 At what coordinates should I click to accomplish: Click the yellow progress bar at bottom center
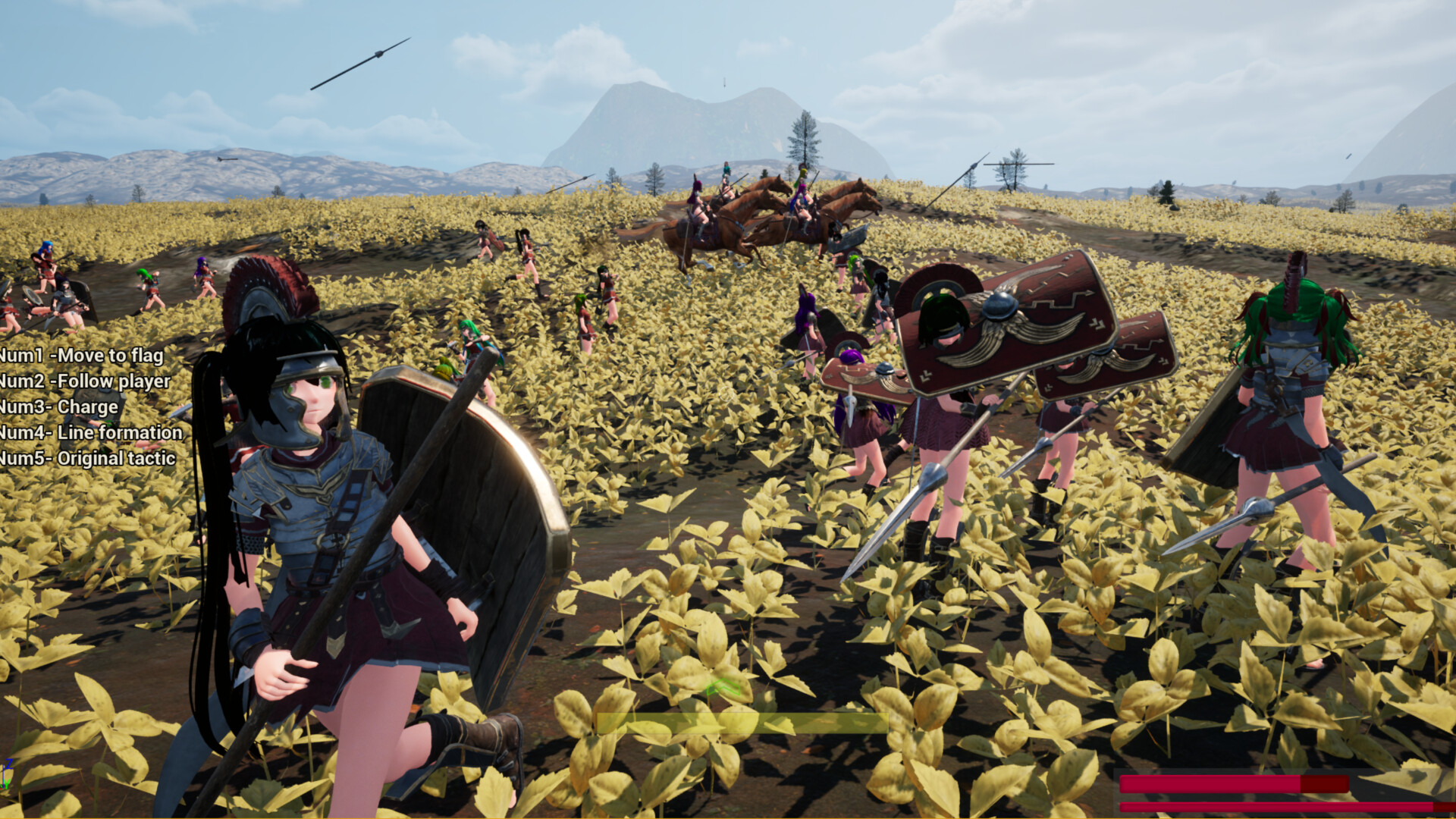743,723
